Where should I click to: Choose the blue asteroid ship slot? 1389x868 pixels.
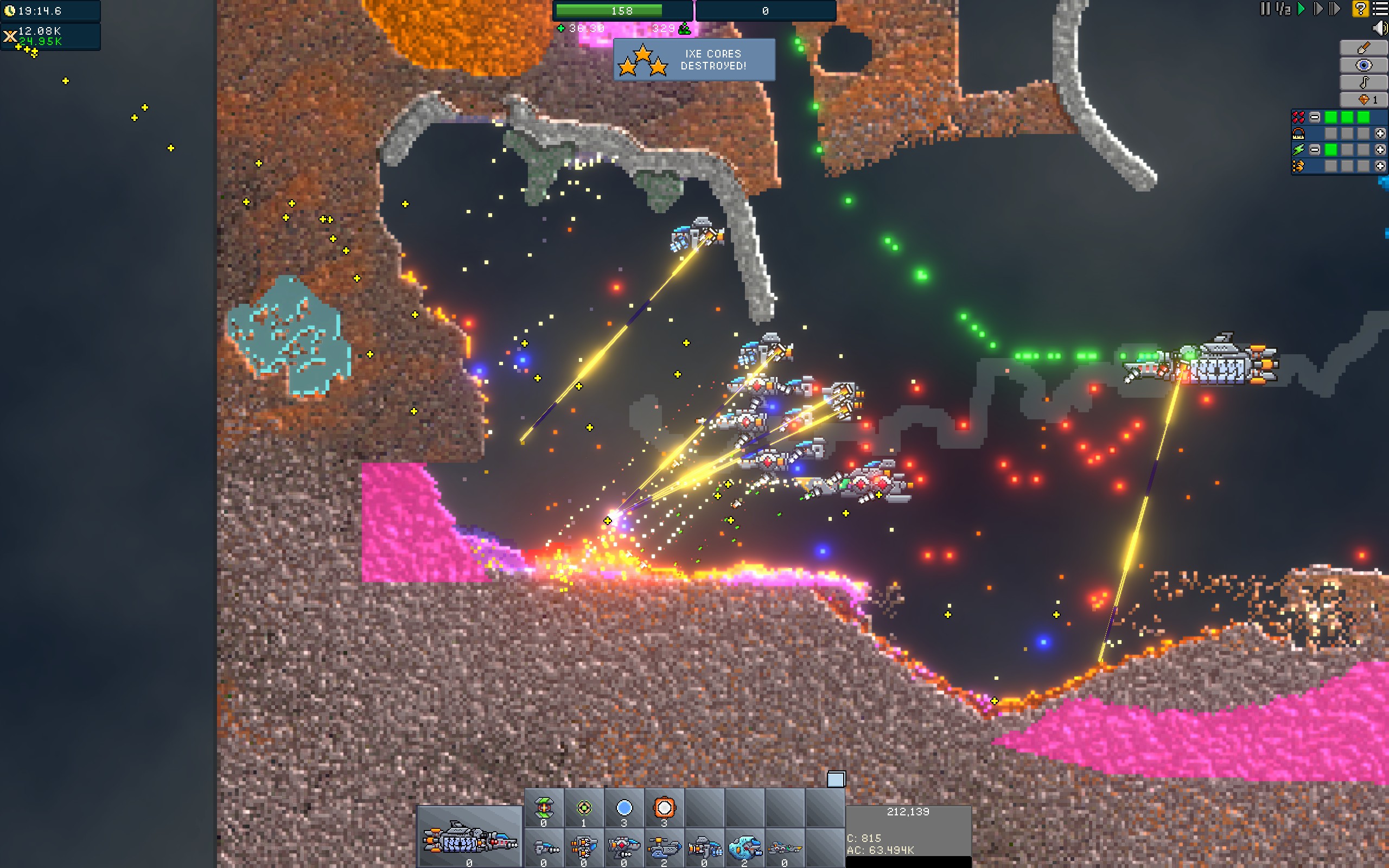[744, 846]
